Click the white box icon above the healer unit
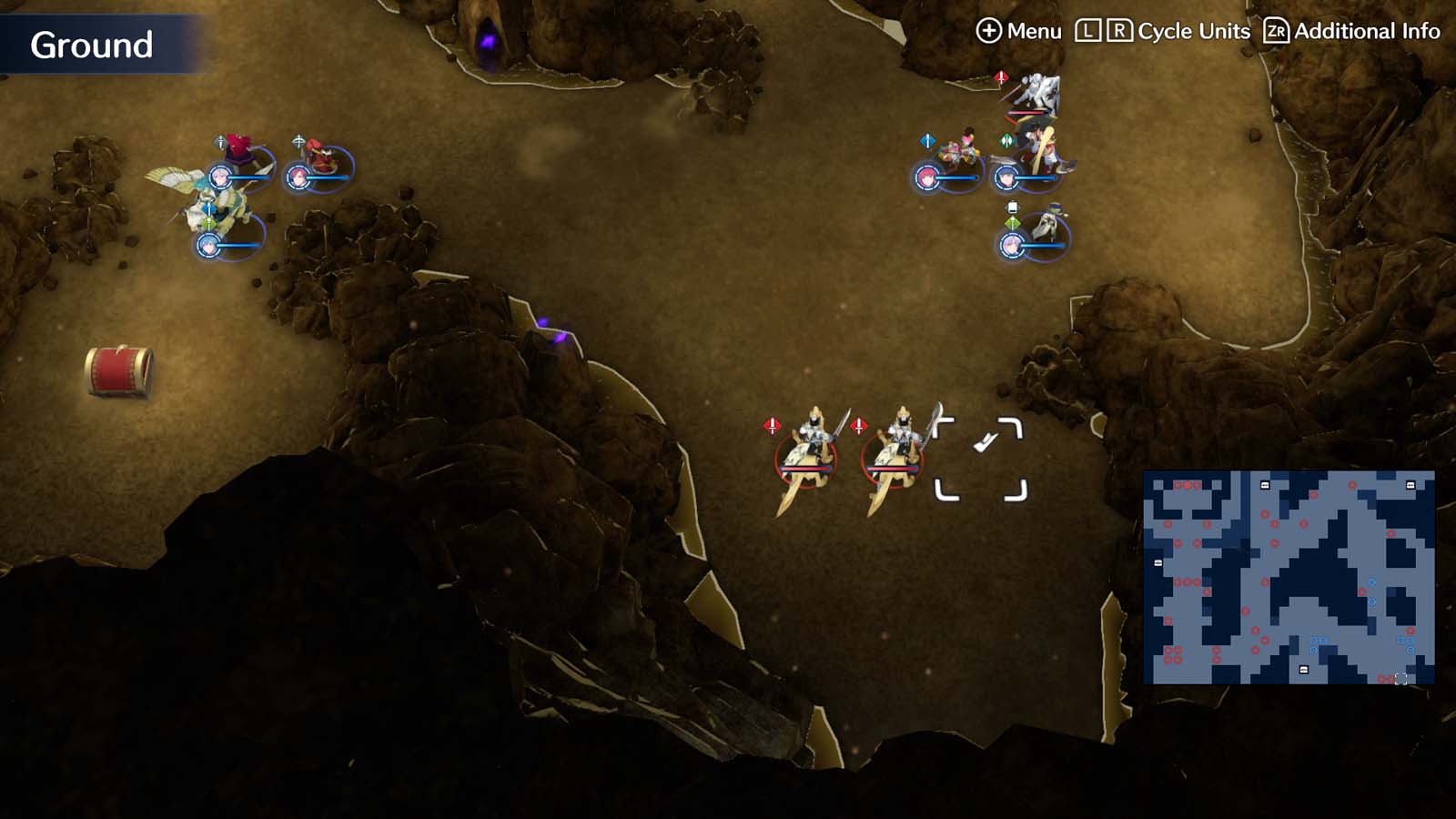The image size is (1456, 819). (x=1013, y=206)
